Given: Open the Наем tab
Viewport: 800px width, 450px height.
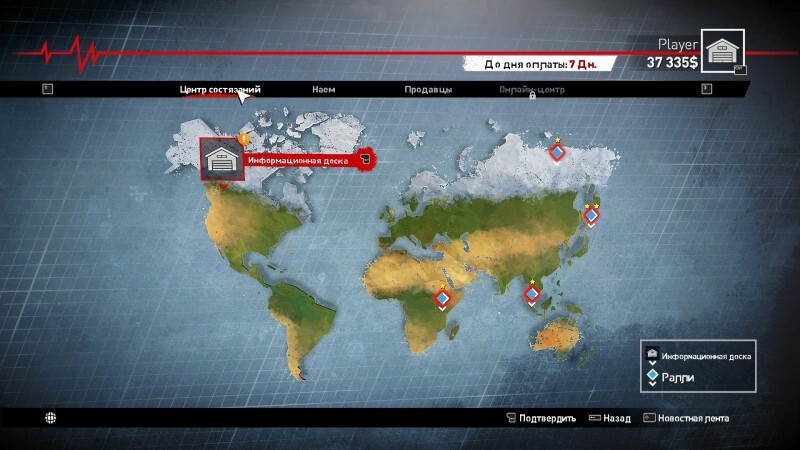Looking at the screenshot, I should click(323, 89).
